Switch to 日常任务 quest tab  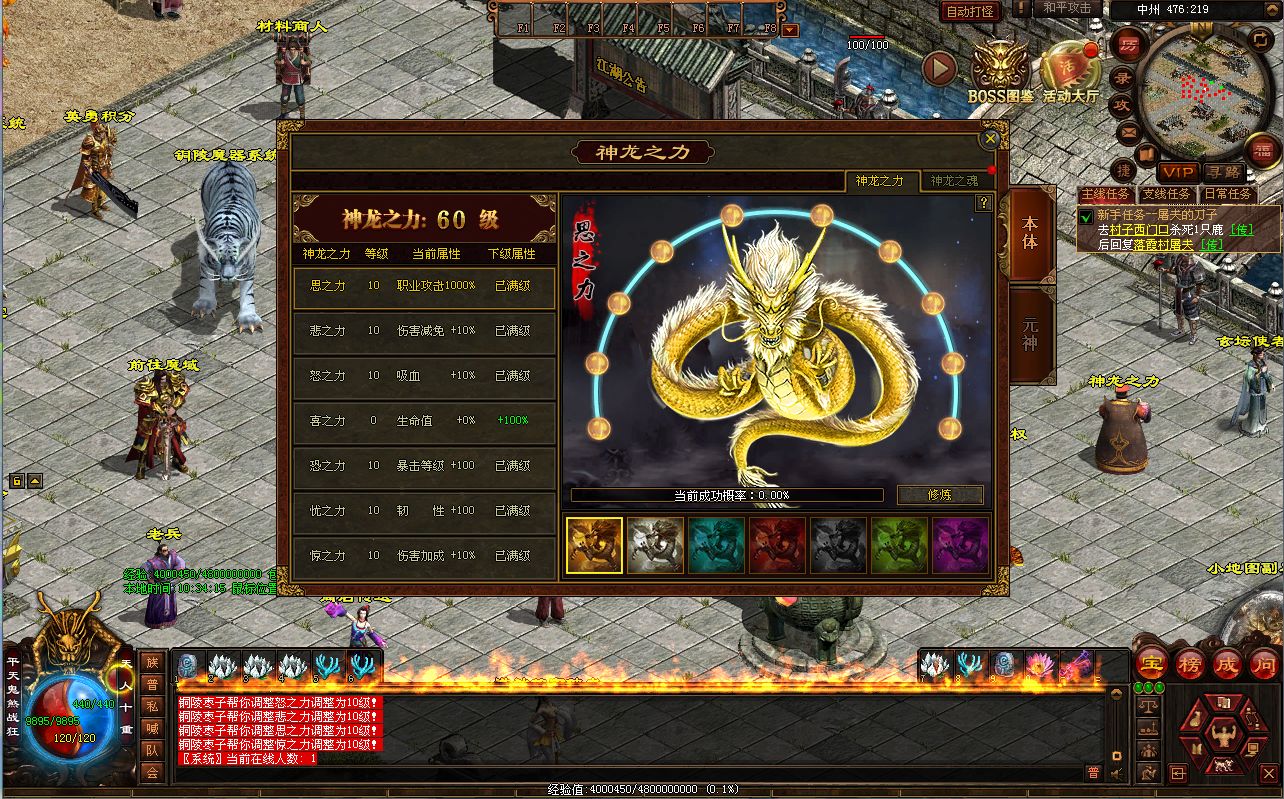pos(1227,194)
